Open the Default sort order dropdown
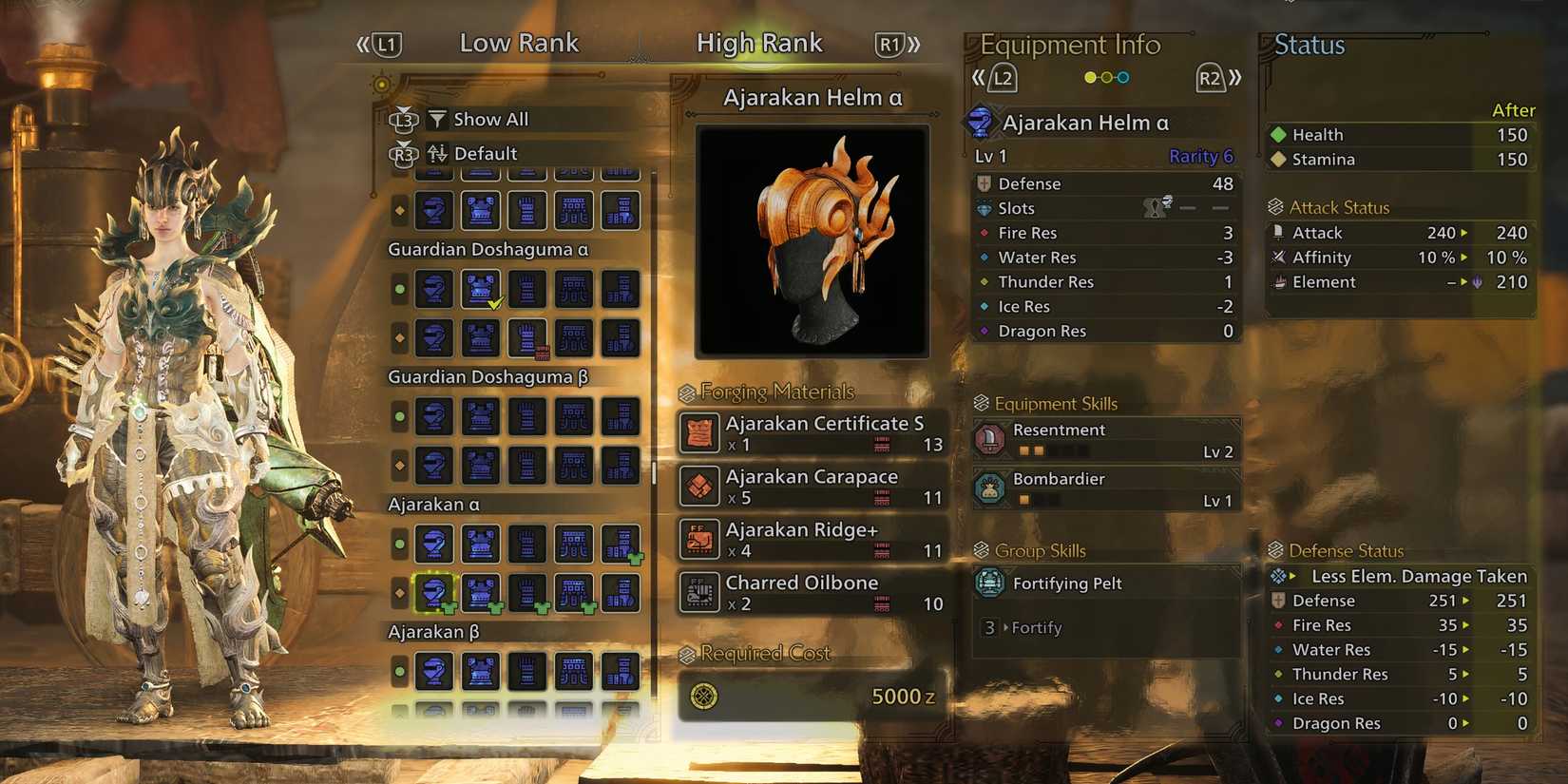The width and height of the screenshot is (1568, 784). coord(485,153)
